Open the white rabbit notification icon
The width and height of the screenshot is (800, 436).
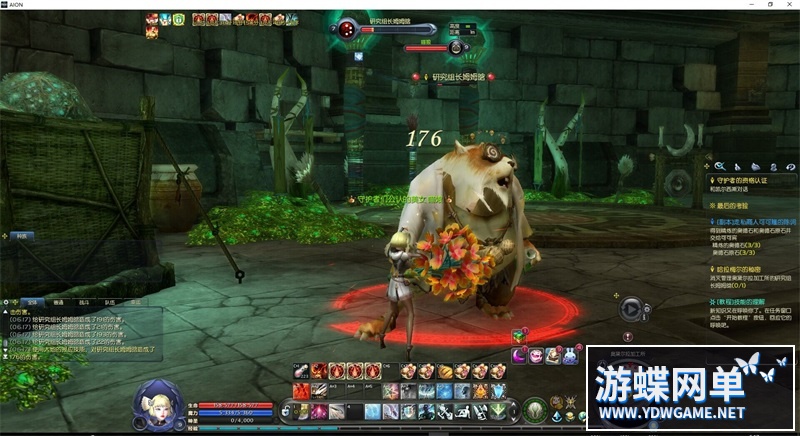[568, 355]
